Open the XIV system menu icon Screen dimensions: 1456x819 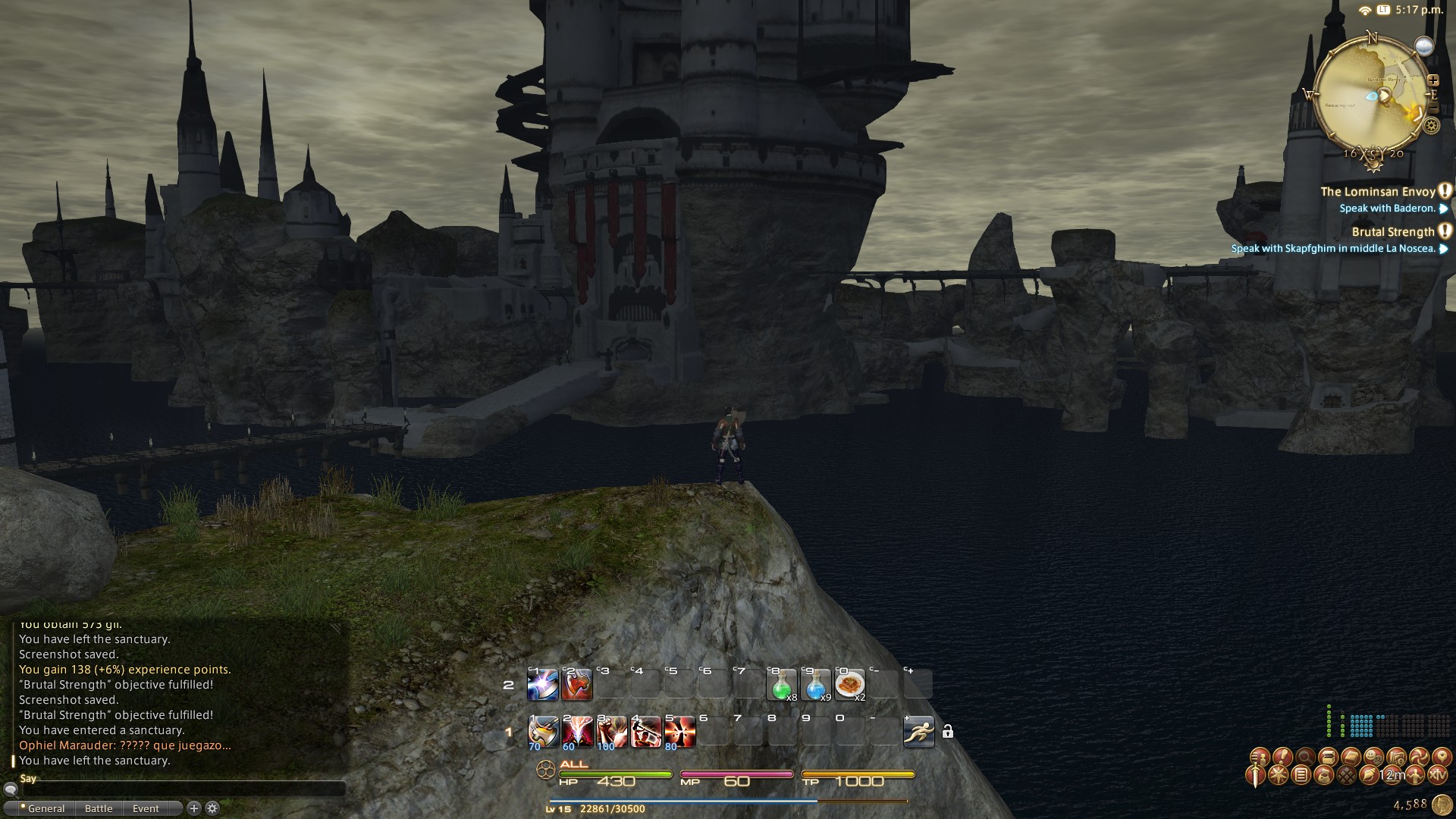point(1438,775)
